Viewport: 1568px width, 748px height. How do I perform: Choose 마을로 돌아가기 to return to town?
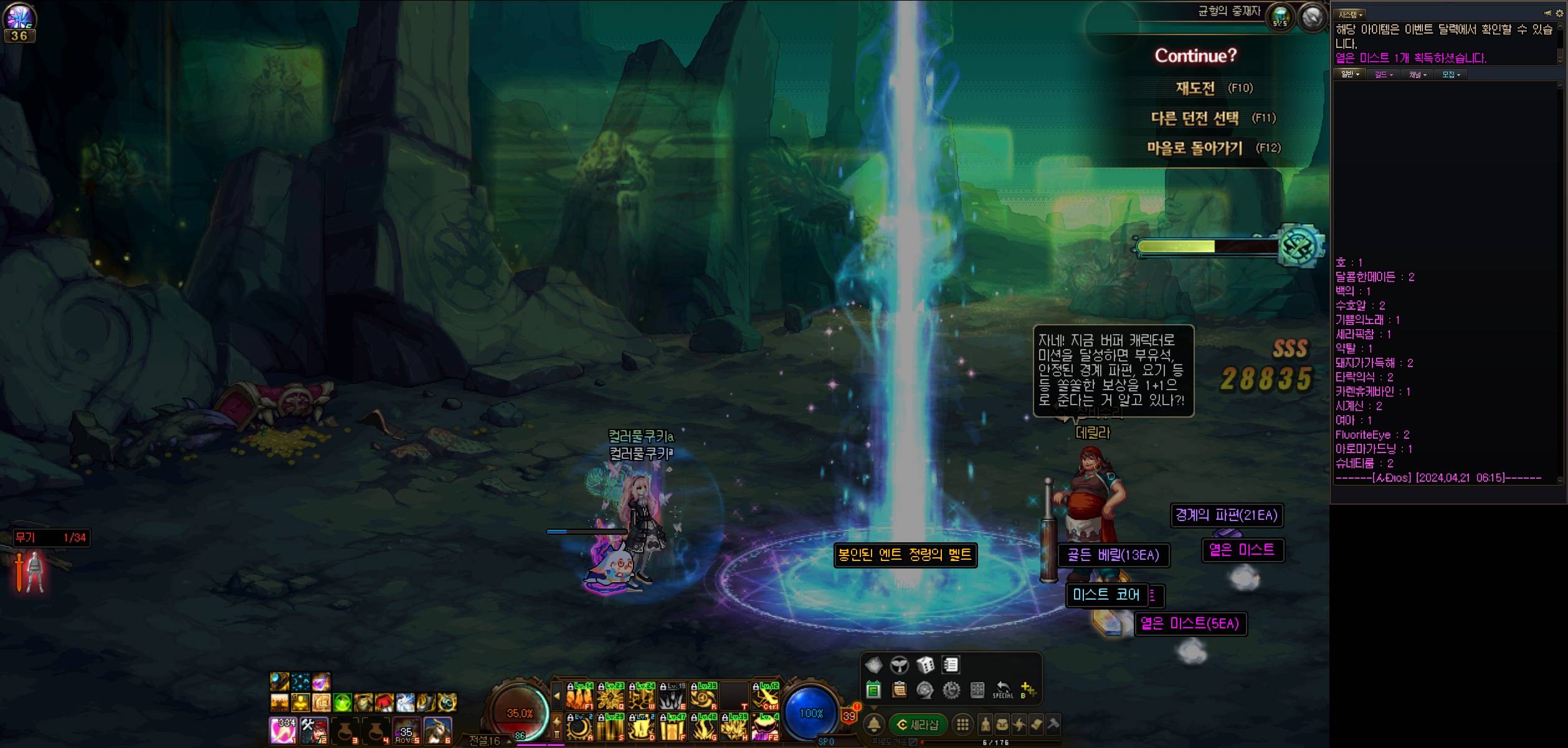[1194, 148]
